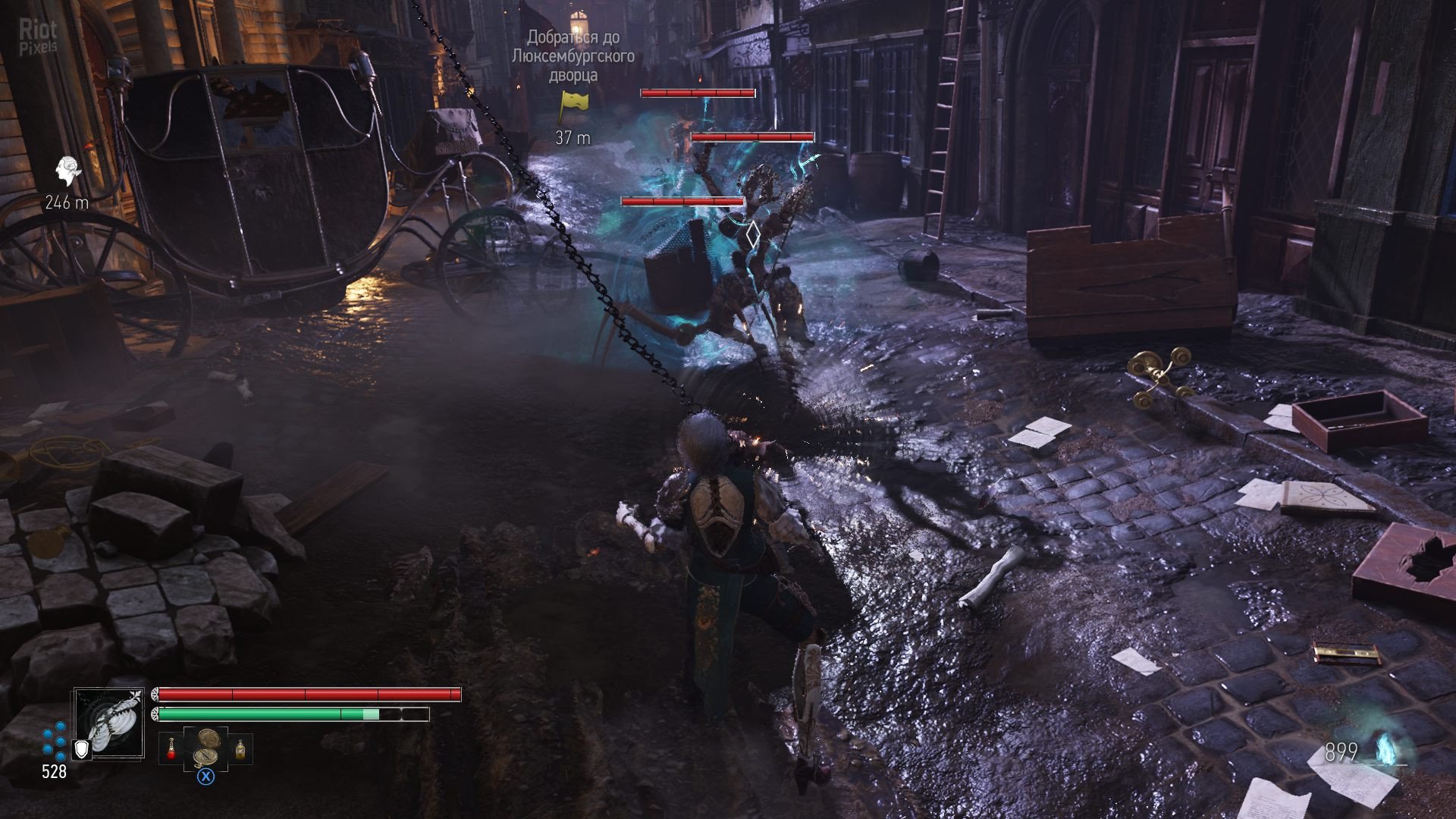Select the red potion vial slot
This screenshot has width=1456, height=819.
[x=171, y=749]
